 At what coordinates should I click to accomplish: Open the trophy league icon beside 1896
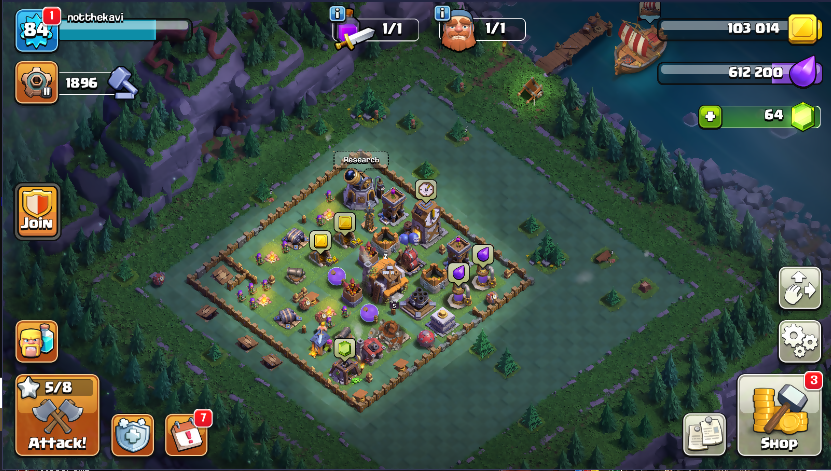tap(36, 83)
